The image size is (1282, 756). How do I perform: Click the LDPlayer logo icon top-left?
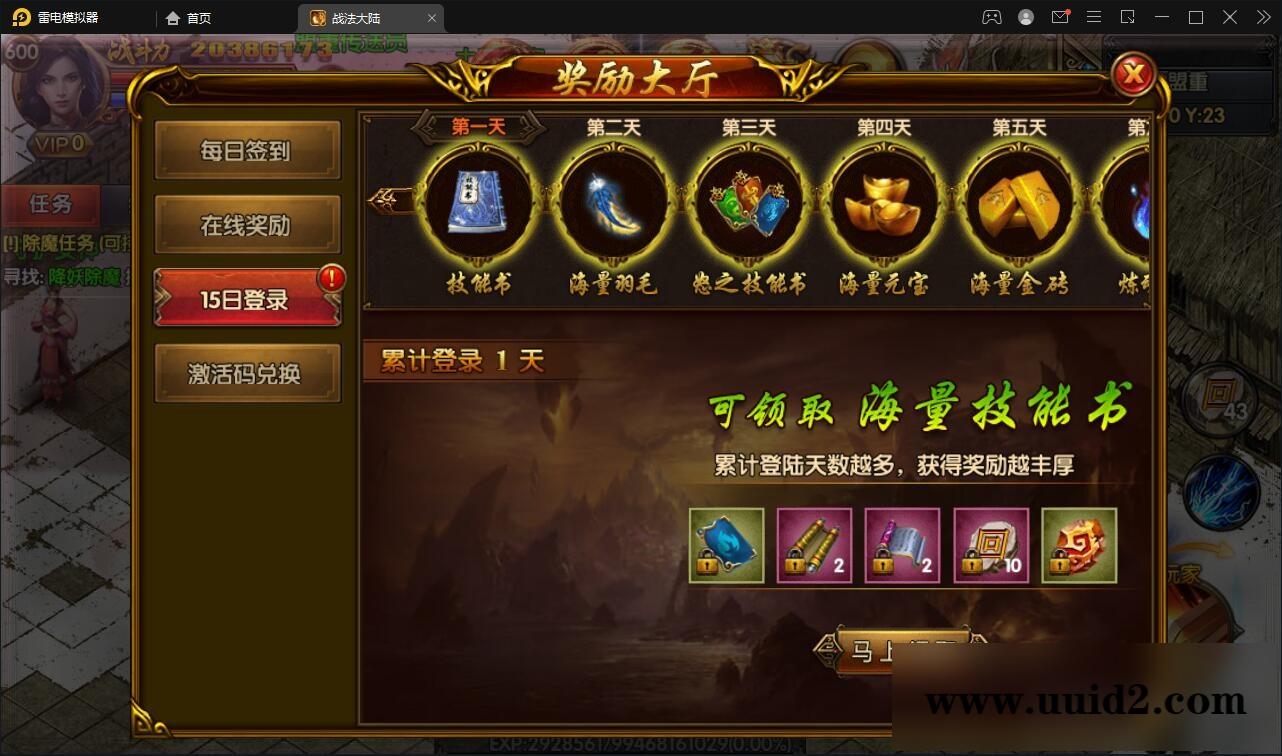coord(20,17)
